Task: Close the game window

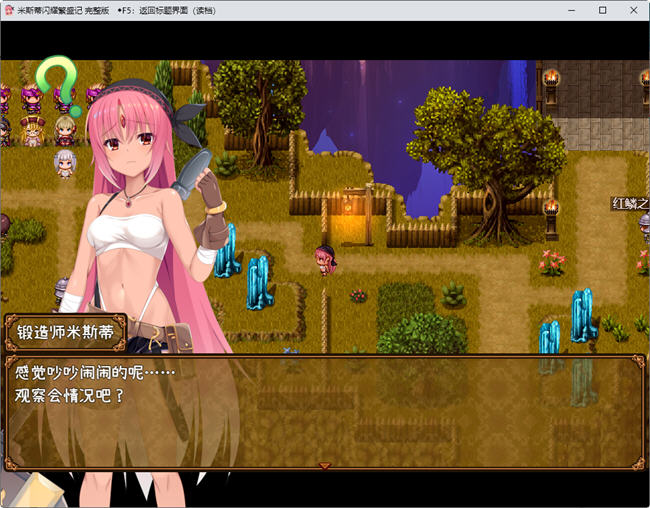Action: [633, 10]
